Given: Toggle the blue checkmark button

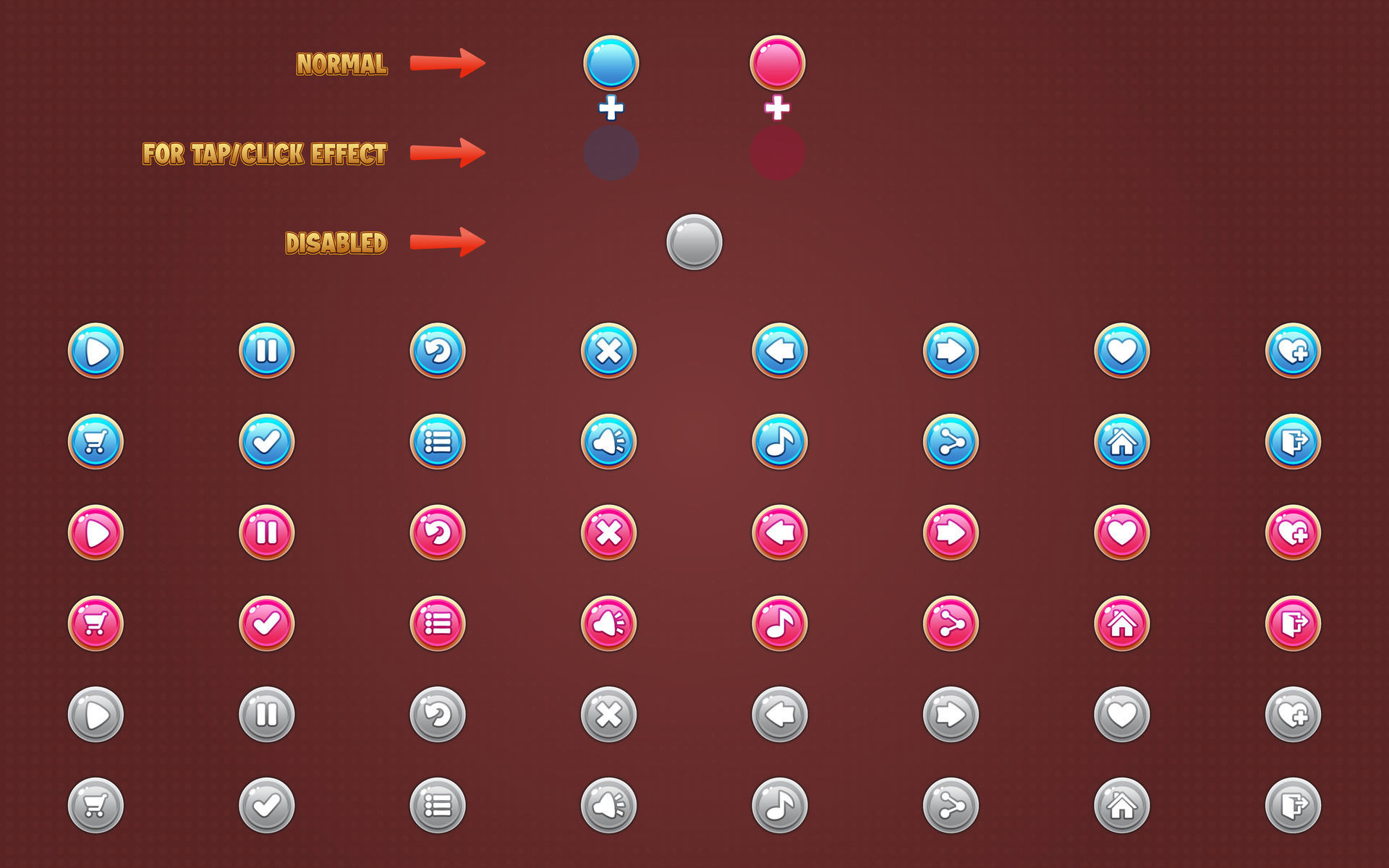Looking at the screenshot, I should 267,441.
